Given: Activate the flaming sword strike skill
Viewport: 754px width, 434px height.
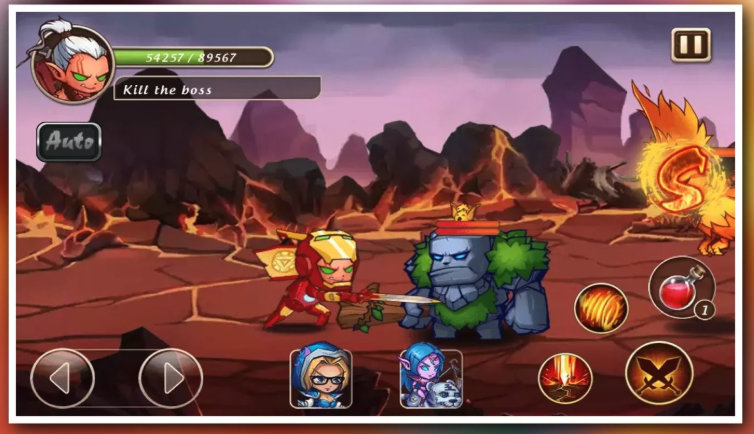Looking at the screenshot, I should click(565, 378).
